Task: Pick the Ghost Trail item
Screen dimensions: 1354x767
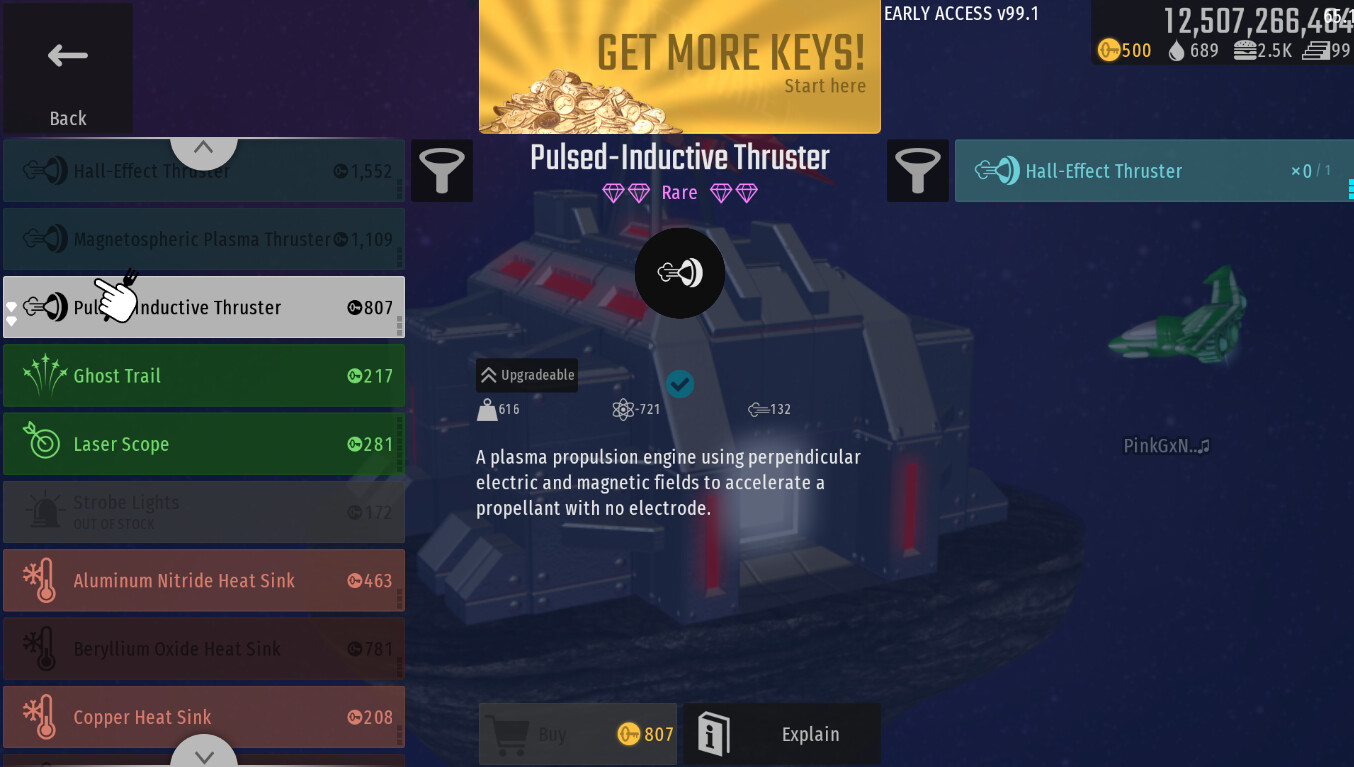Action: pyautogui.click(x=204, y=376)
